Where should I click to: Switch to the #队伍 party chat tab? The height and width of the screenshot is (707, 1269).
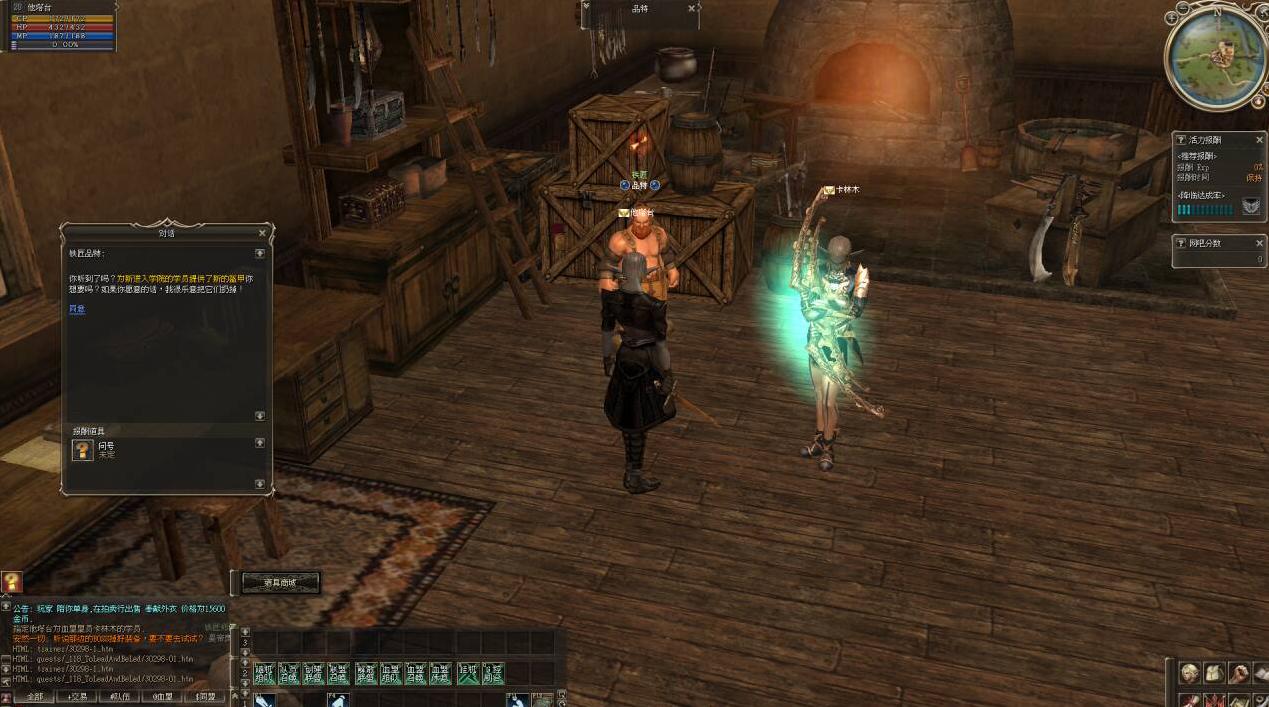(x=119, y=696)
